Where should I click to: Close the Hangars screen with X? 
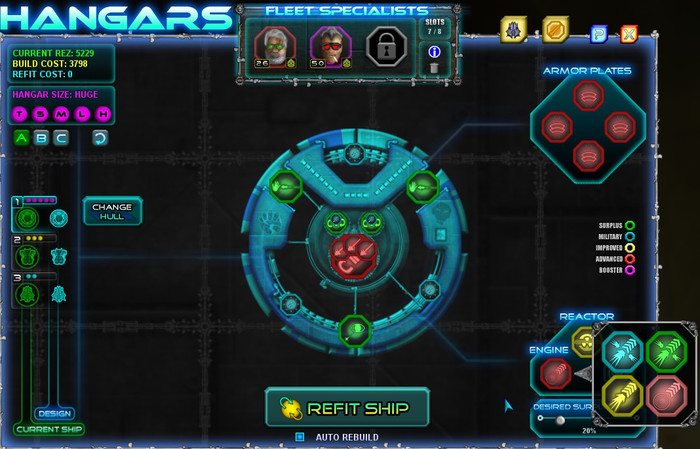pyautogui.click(x=629, y=34)
